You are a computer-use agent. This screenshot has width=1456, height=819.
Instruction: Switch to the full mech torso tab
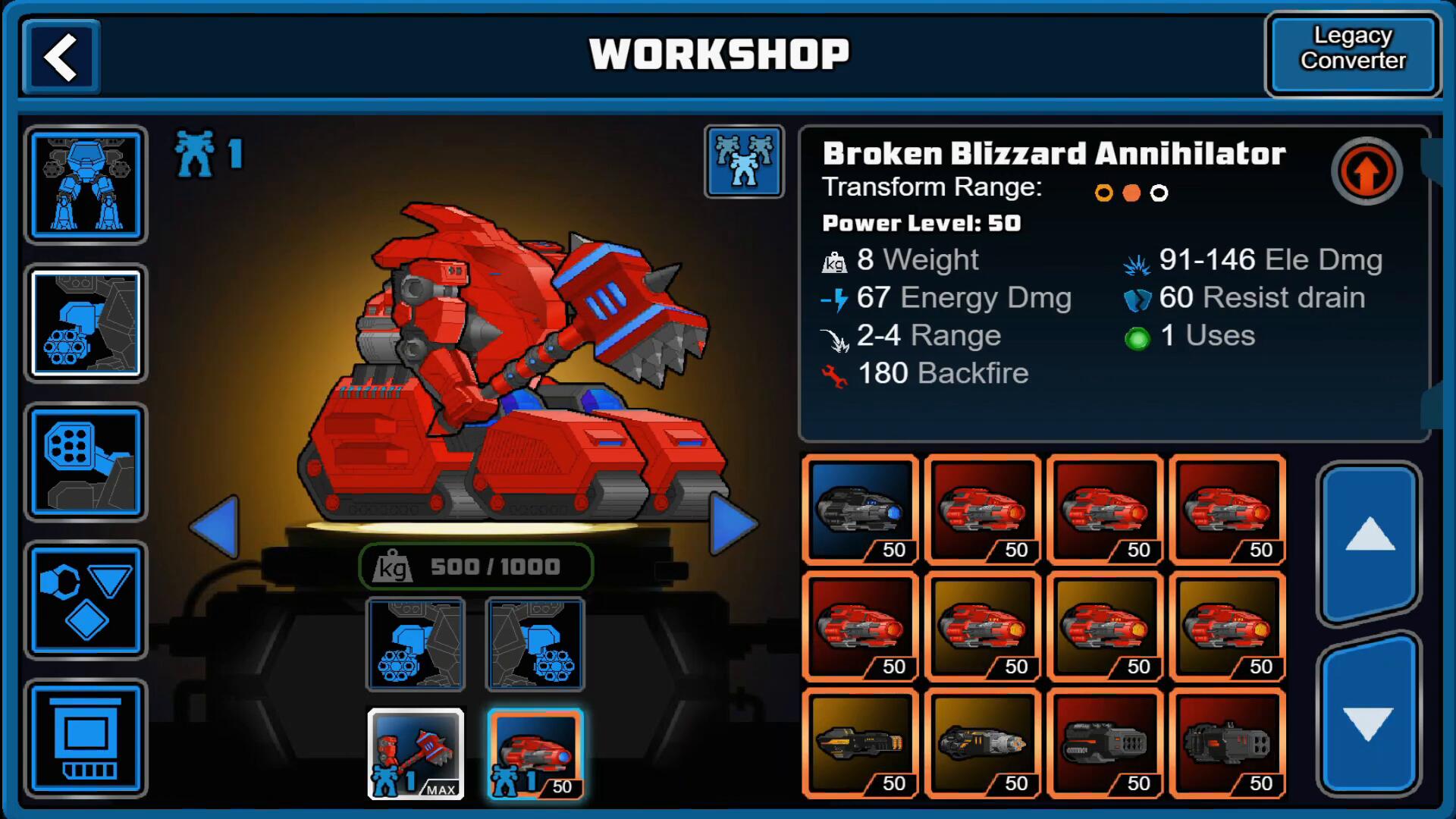pos(86,185)
